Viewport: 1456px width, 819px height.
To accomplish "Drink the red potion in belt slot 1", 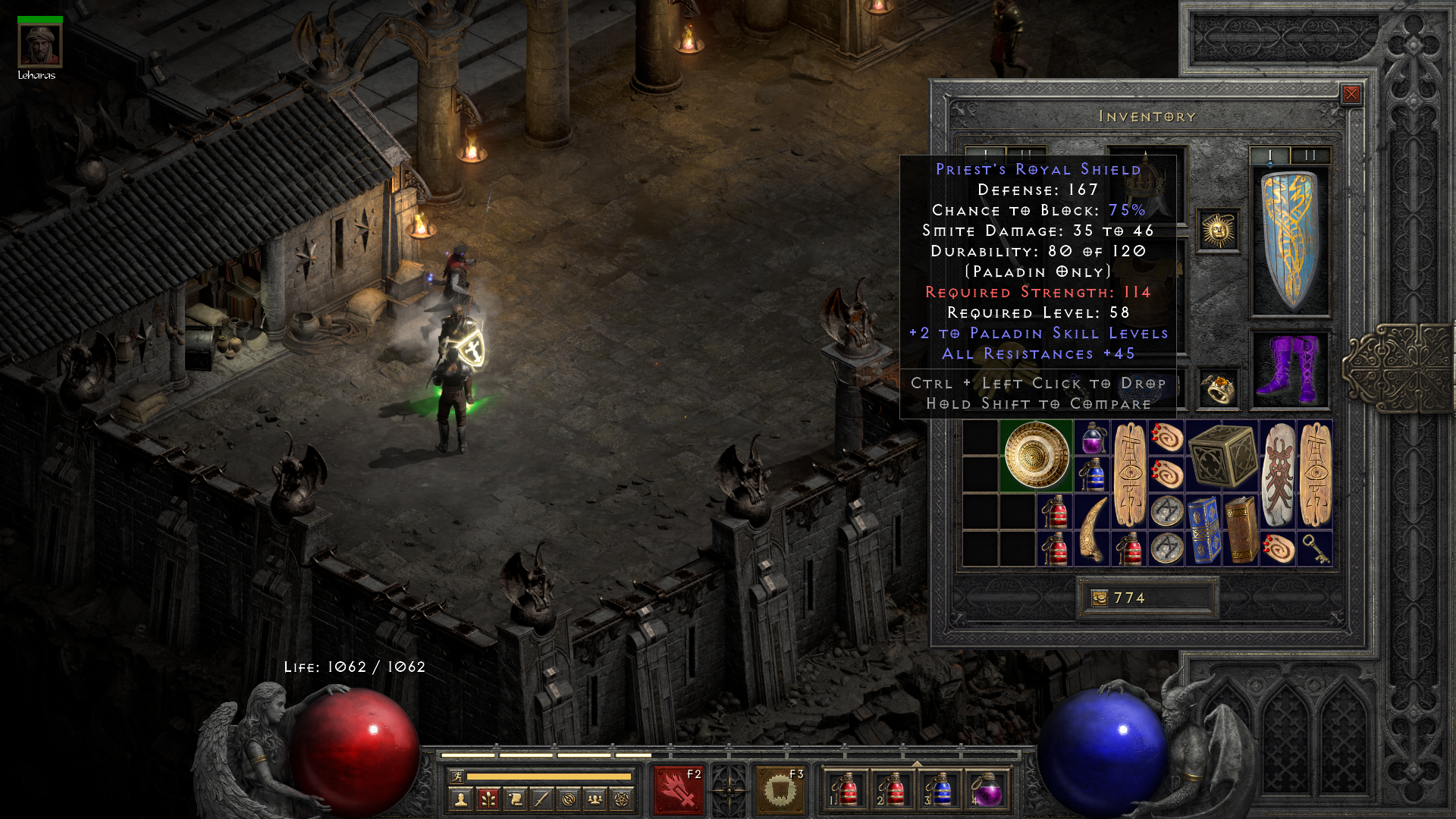I will click(x=847, y=789).
